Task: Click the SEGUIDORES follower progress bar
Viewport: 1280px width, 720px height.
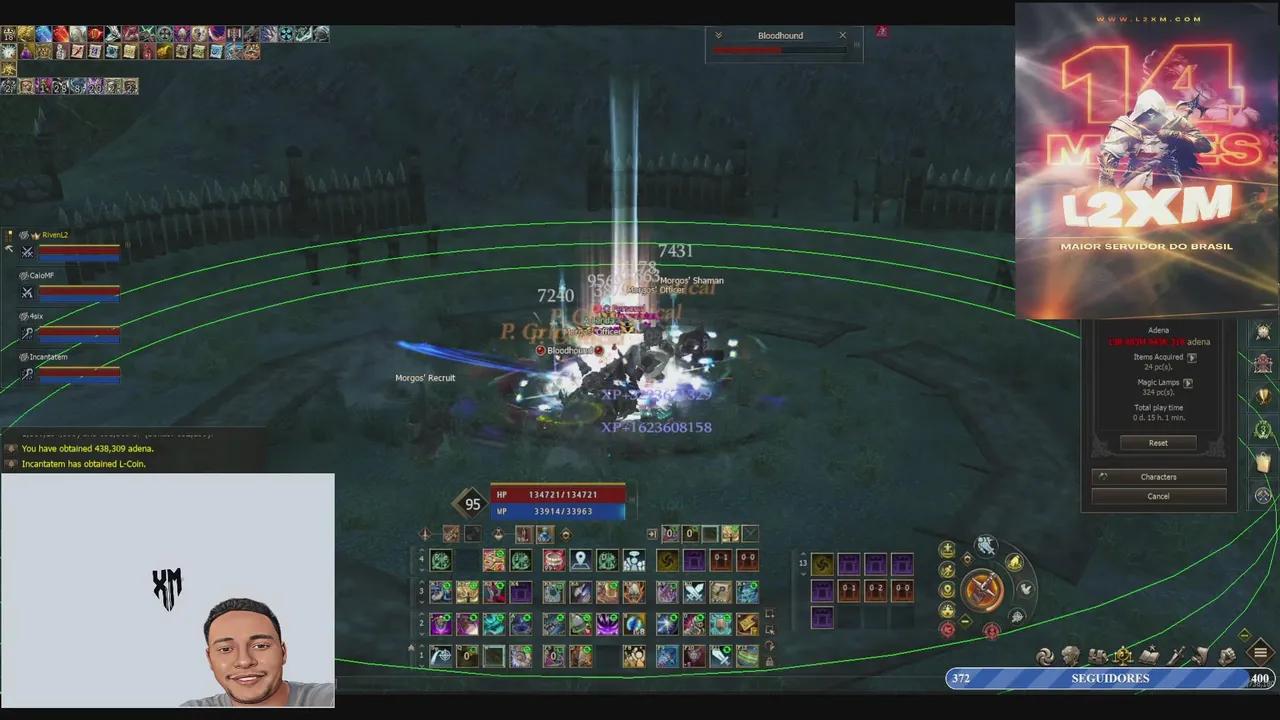Action: tap(1110, 678)
